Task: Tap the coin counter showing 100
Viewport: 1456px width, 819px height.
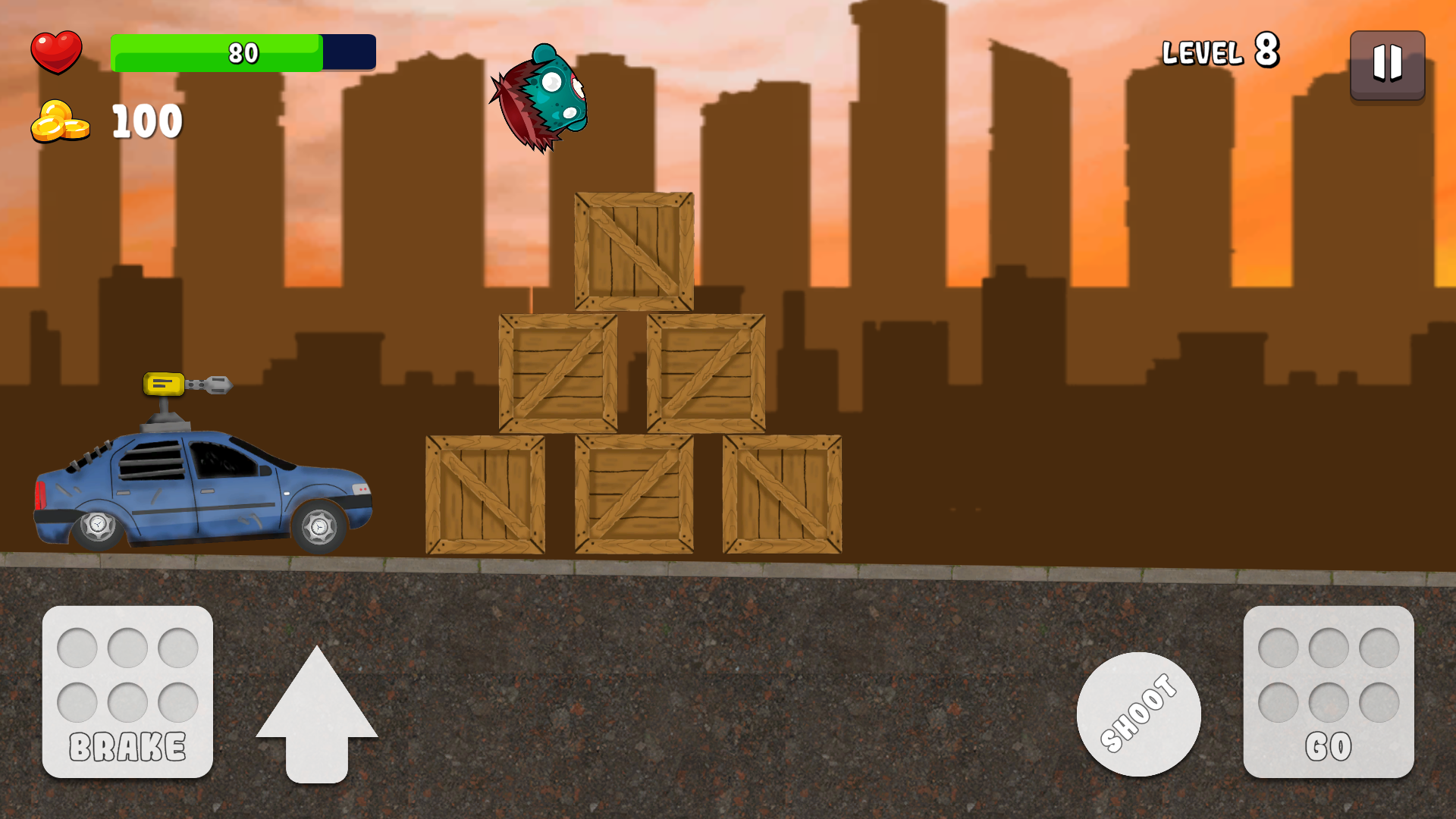Action: [x=146, y=120]
